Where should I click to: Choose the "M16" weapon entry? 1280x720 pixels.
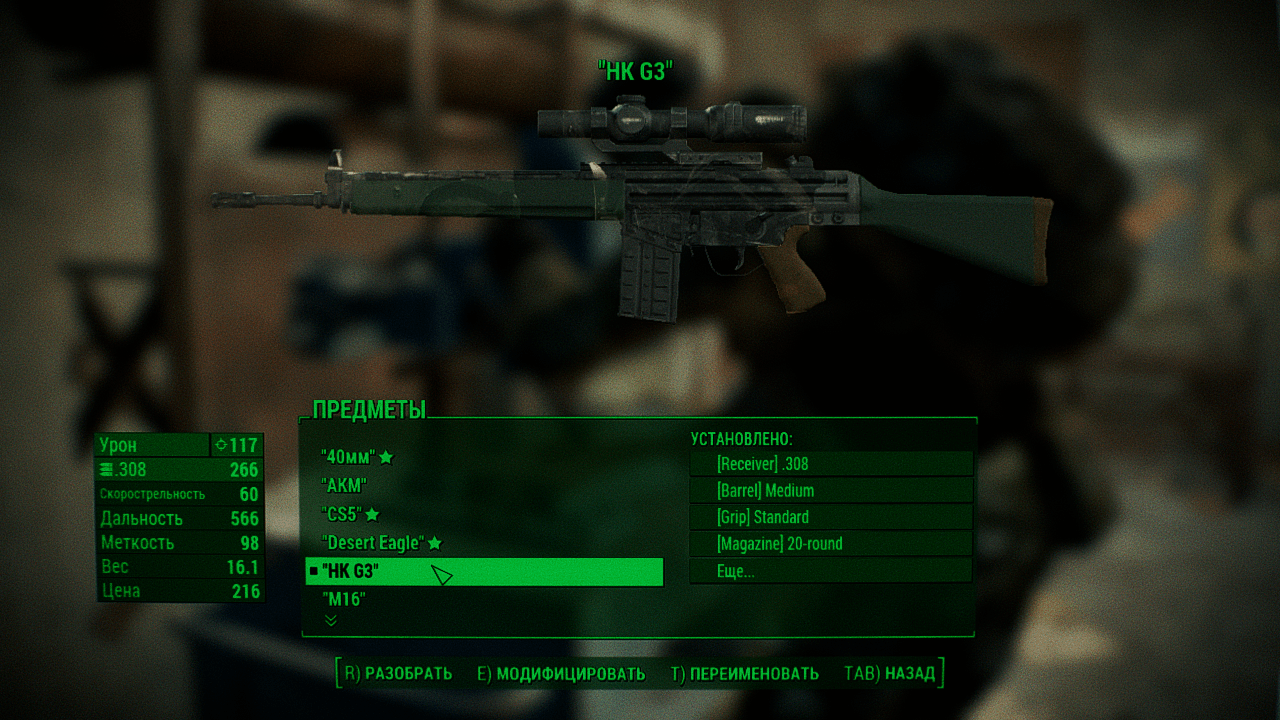pyautogui.click(x=344, y=600)
